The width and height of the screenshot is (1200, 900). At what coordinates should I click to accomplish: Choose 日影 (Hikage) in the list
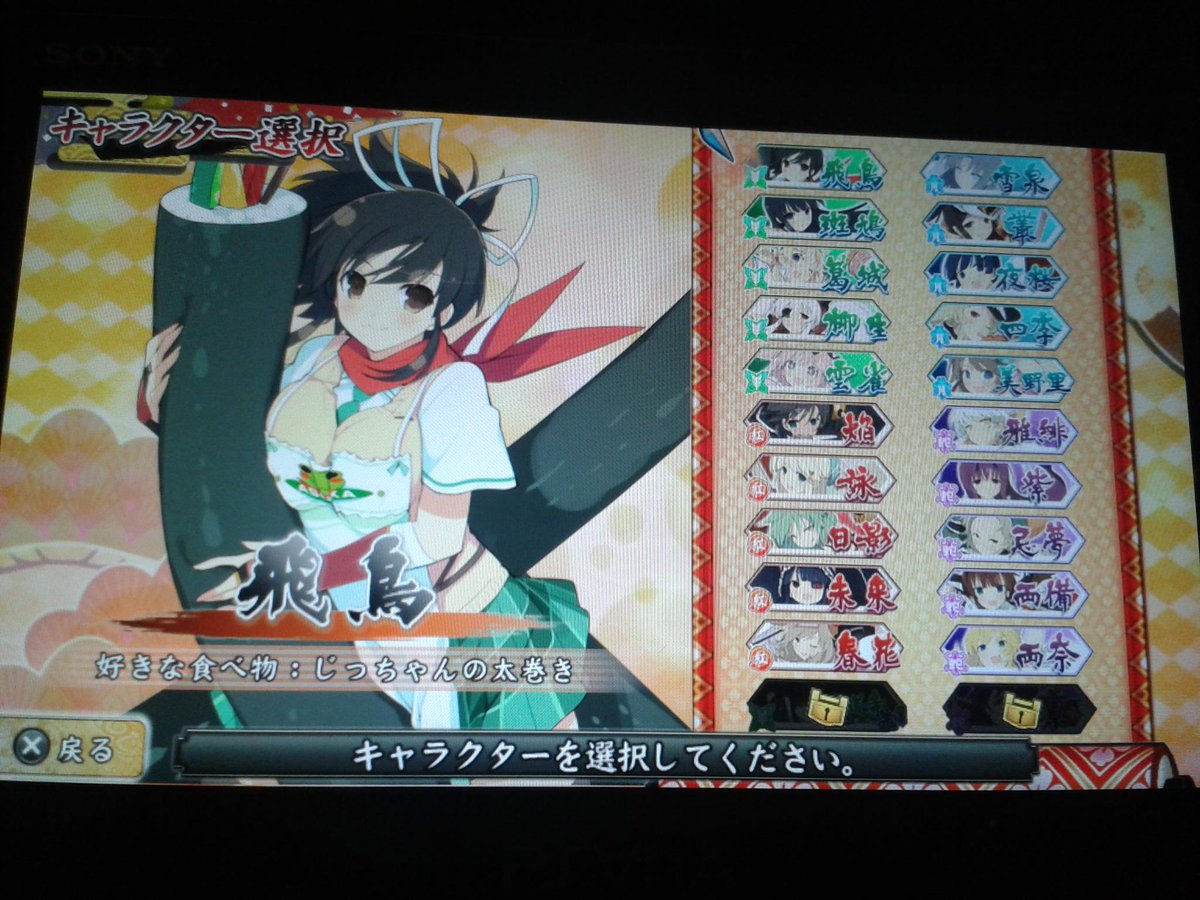[821, 532]
